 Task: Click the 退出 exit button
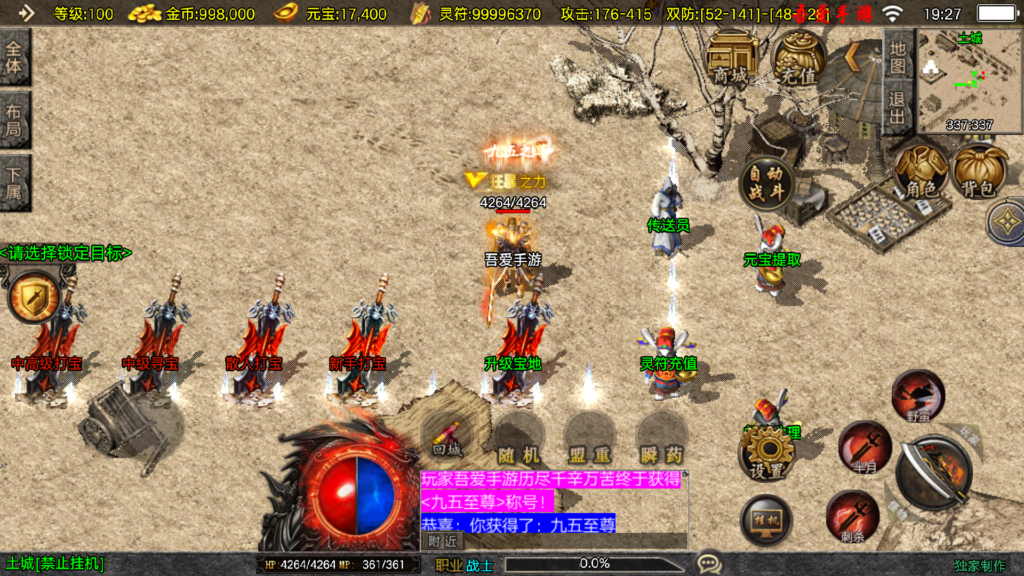click(897, 107)
